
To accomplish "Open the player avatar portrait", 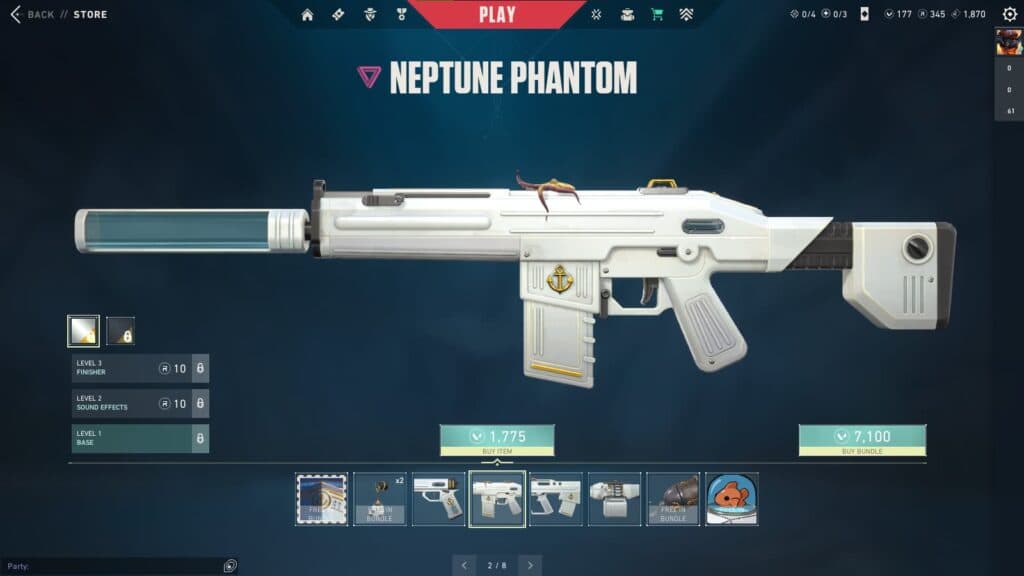I will [1008, 42].
